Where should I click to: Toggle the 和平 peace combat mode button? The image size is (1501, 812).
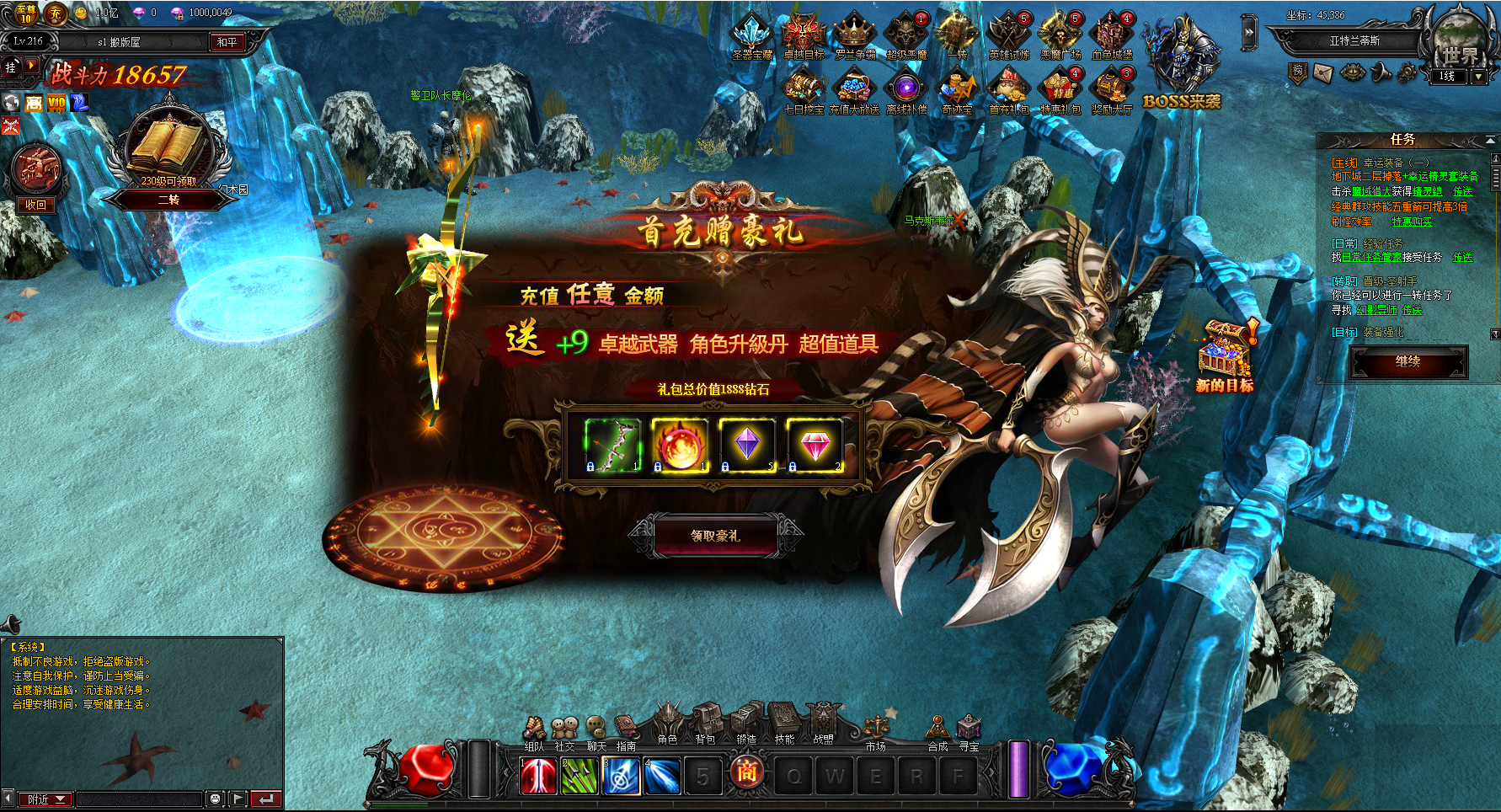point(227,42)
